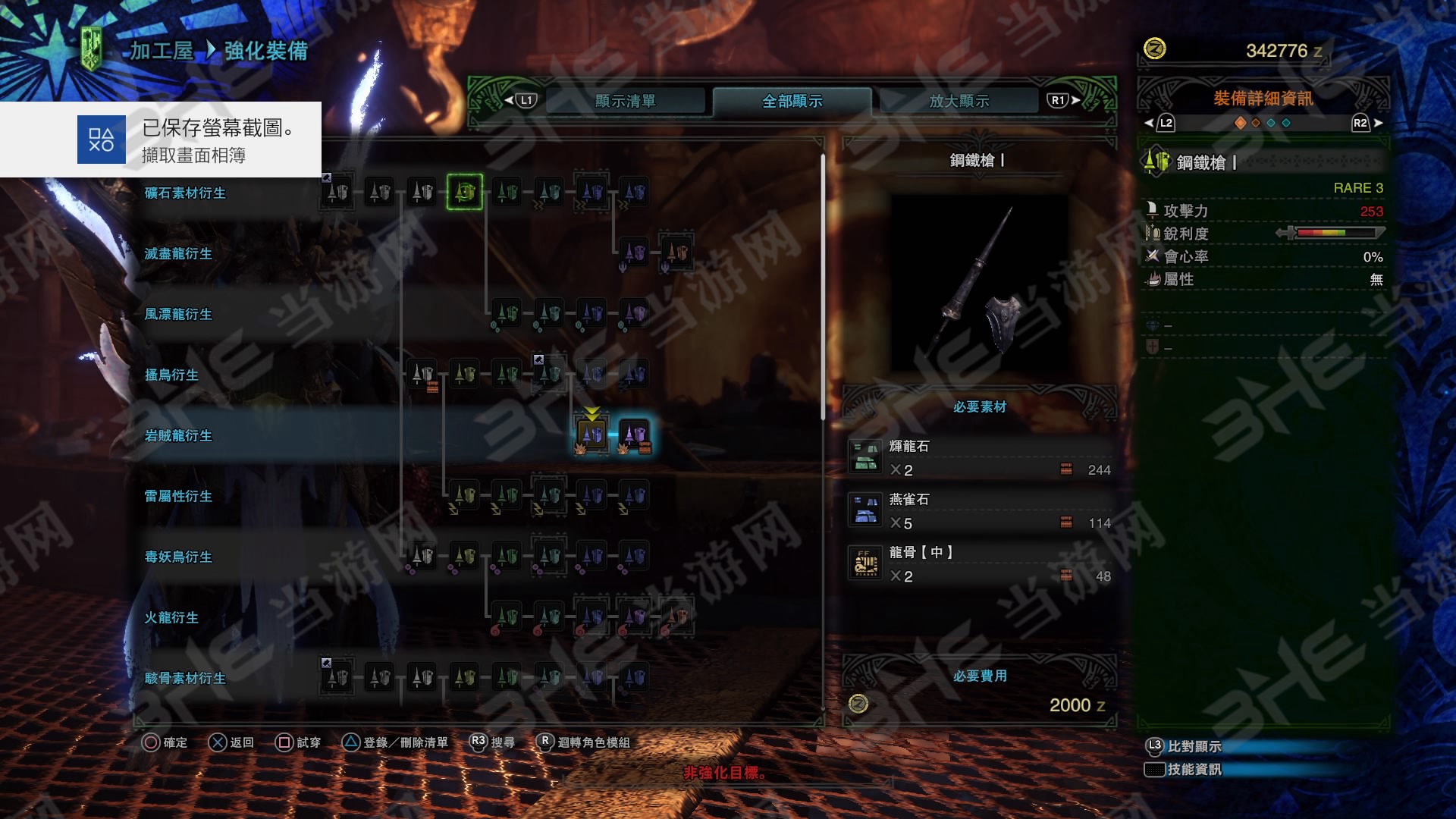The image size is (1456, 819).
Task: Click the 輝龍石 required material row
Action: coord(979,458)
